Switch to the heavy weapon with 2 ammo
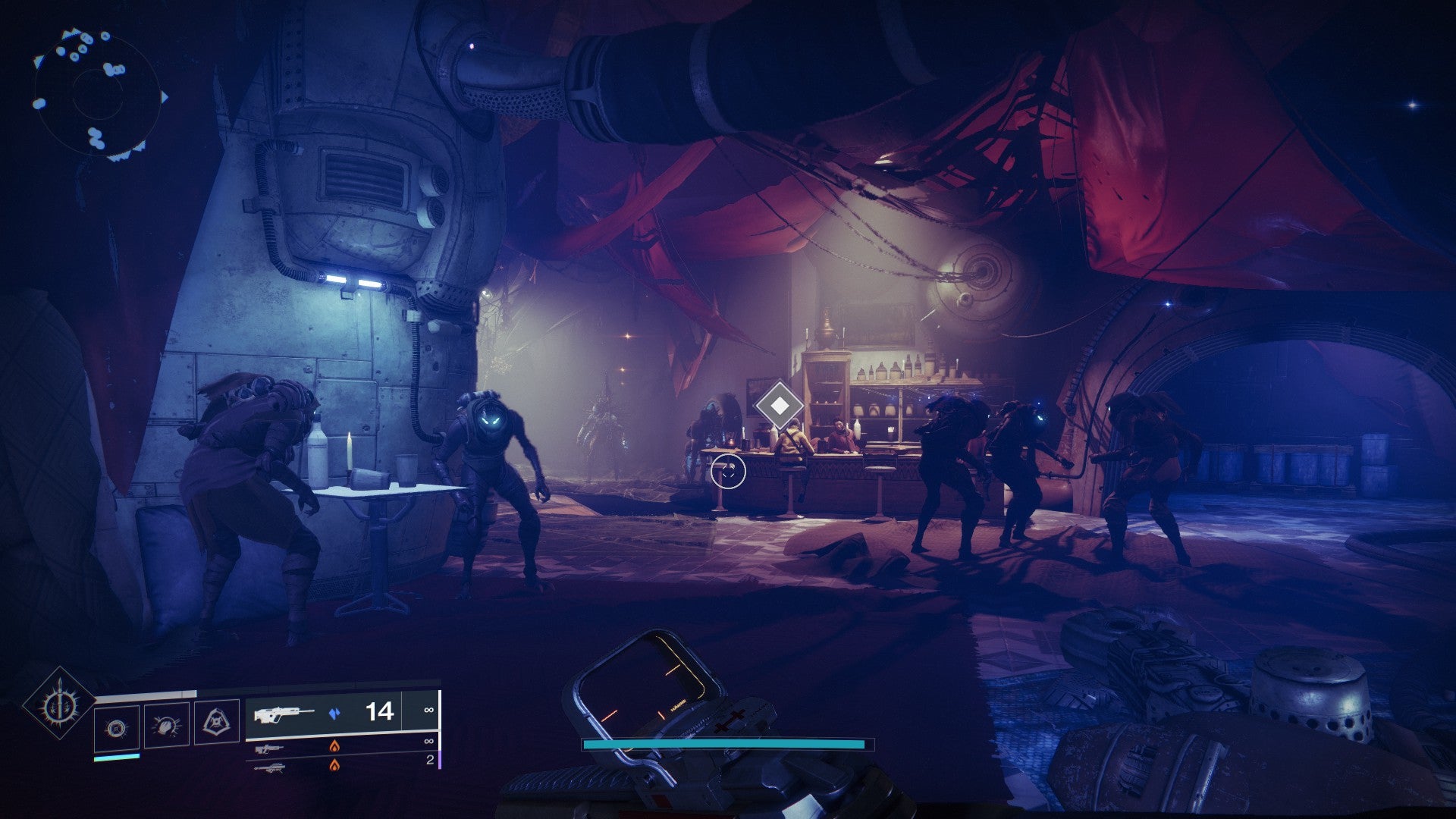Screen dimensions: 1456x819 pyautogui.click(x=271, y=767)
